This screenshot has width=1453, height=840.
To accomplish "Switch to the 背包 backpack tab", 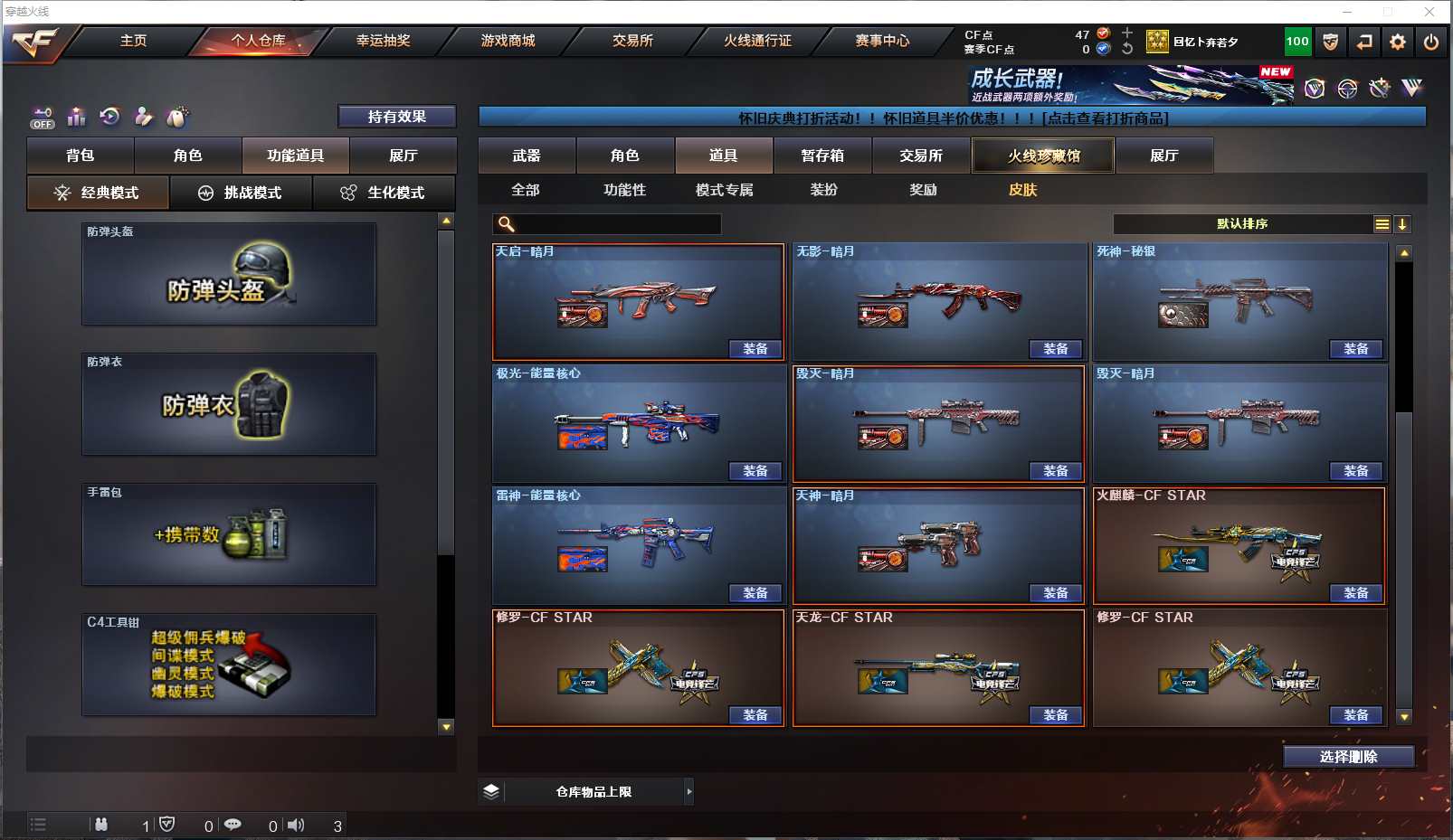I will (81, 156).
